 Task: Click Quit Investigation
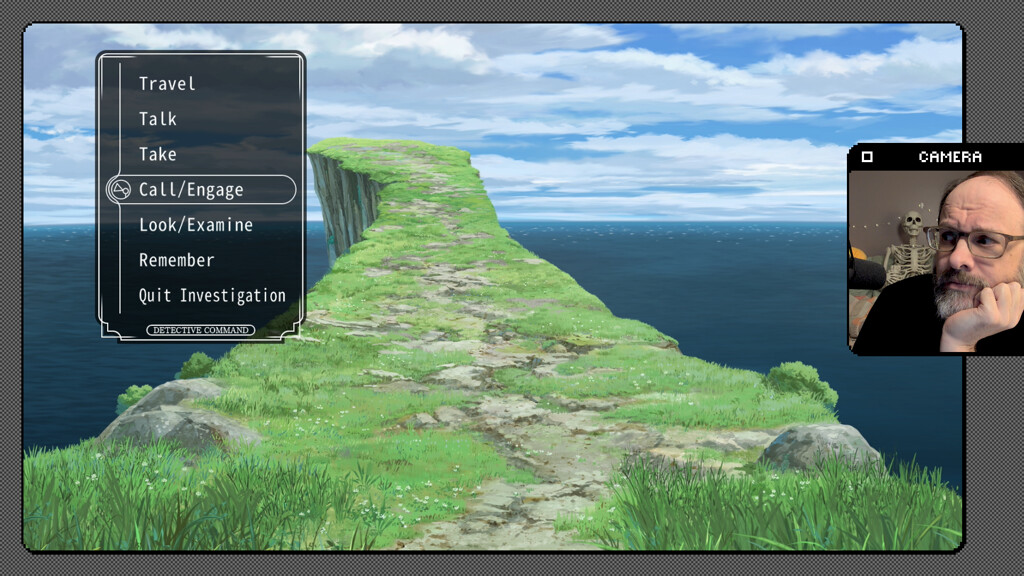[212, 296]
